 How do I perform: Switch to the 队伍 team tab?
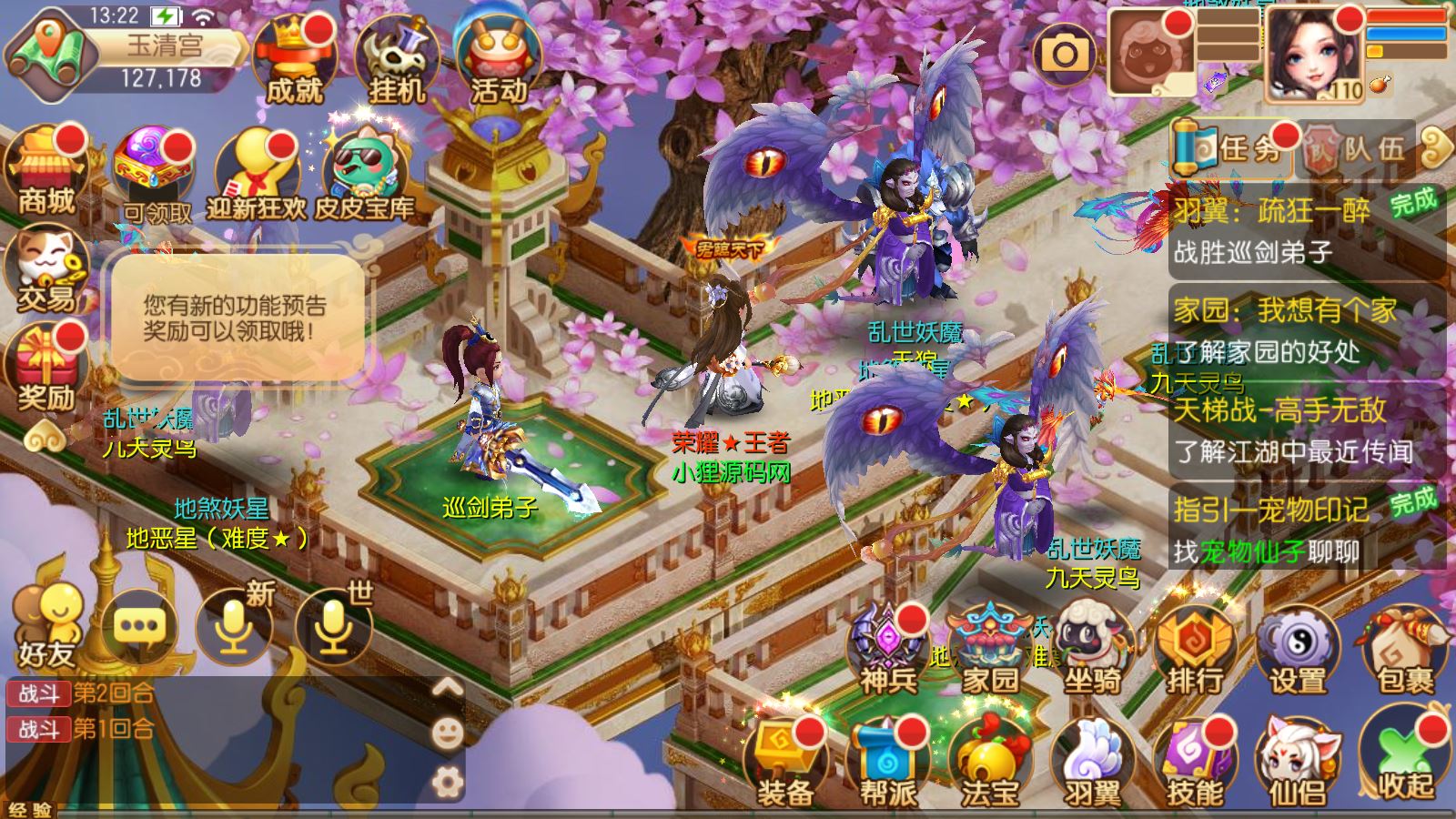point(1356,148)
